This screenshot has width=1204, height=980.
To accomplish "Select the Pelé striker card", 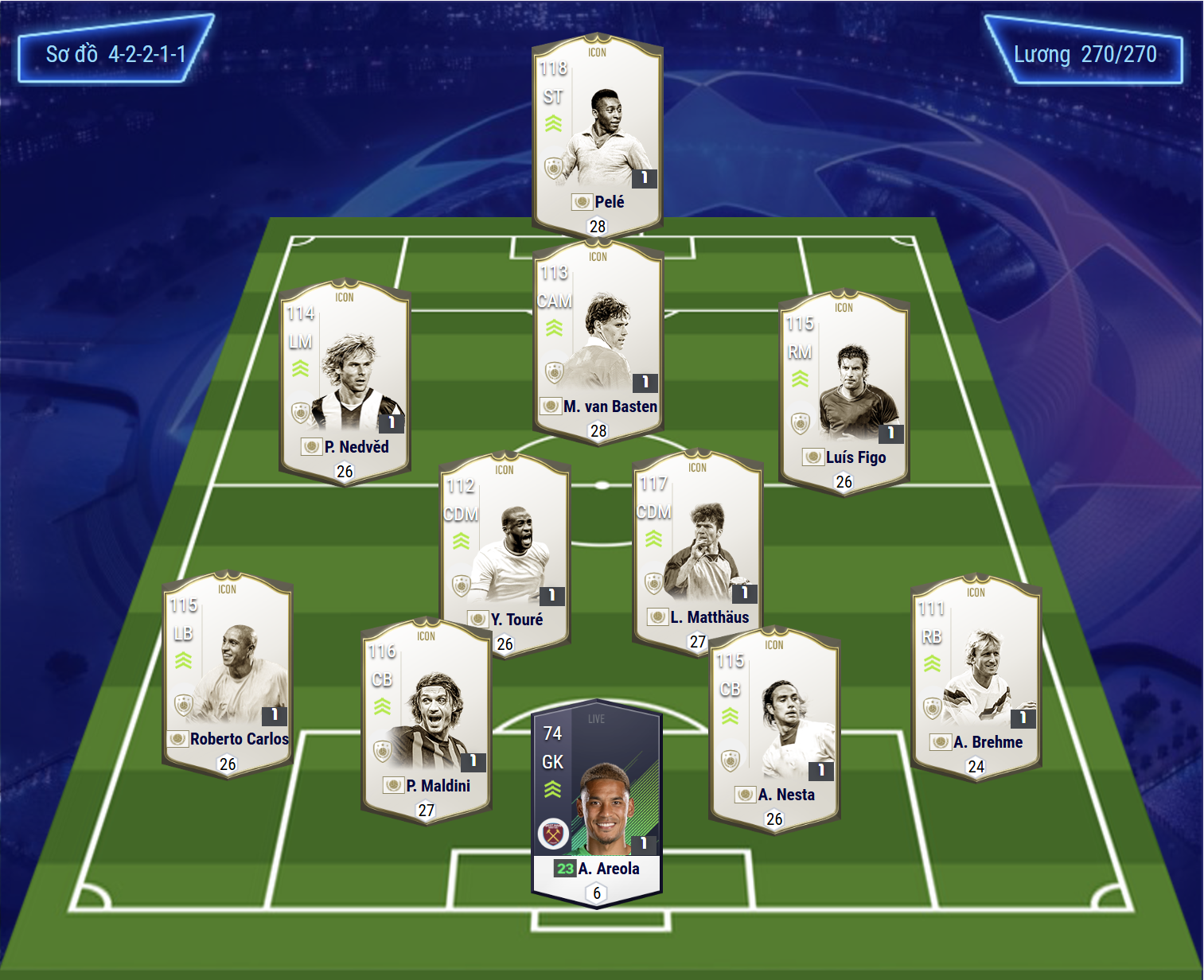I will (597, 135).
